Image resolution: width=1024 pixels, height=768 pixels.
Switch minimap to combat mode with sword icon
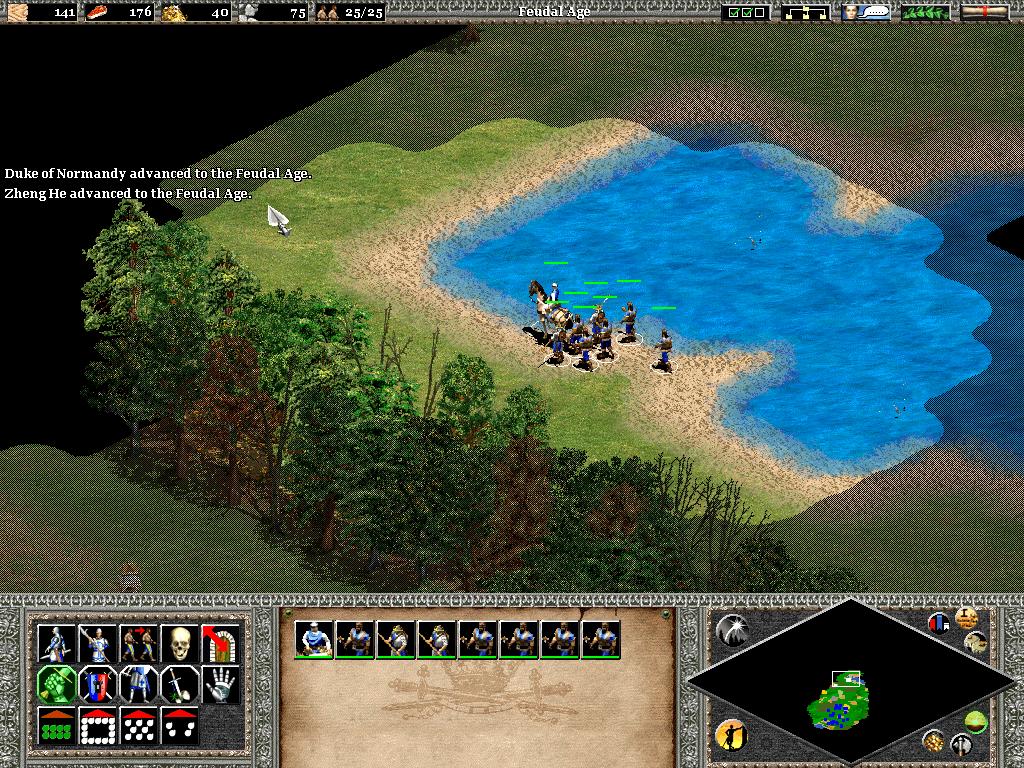pos(962,744)
